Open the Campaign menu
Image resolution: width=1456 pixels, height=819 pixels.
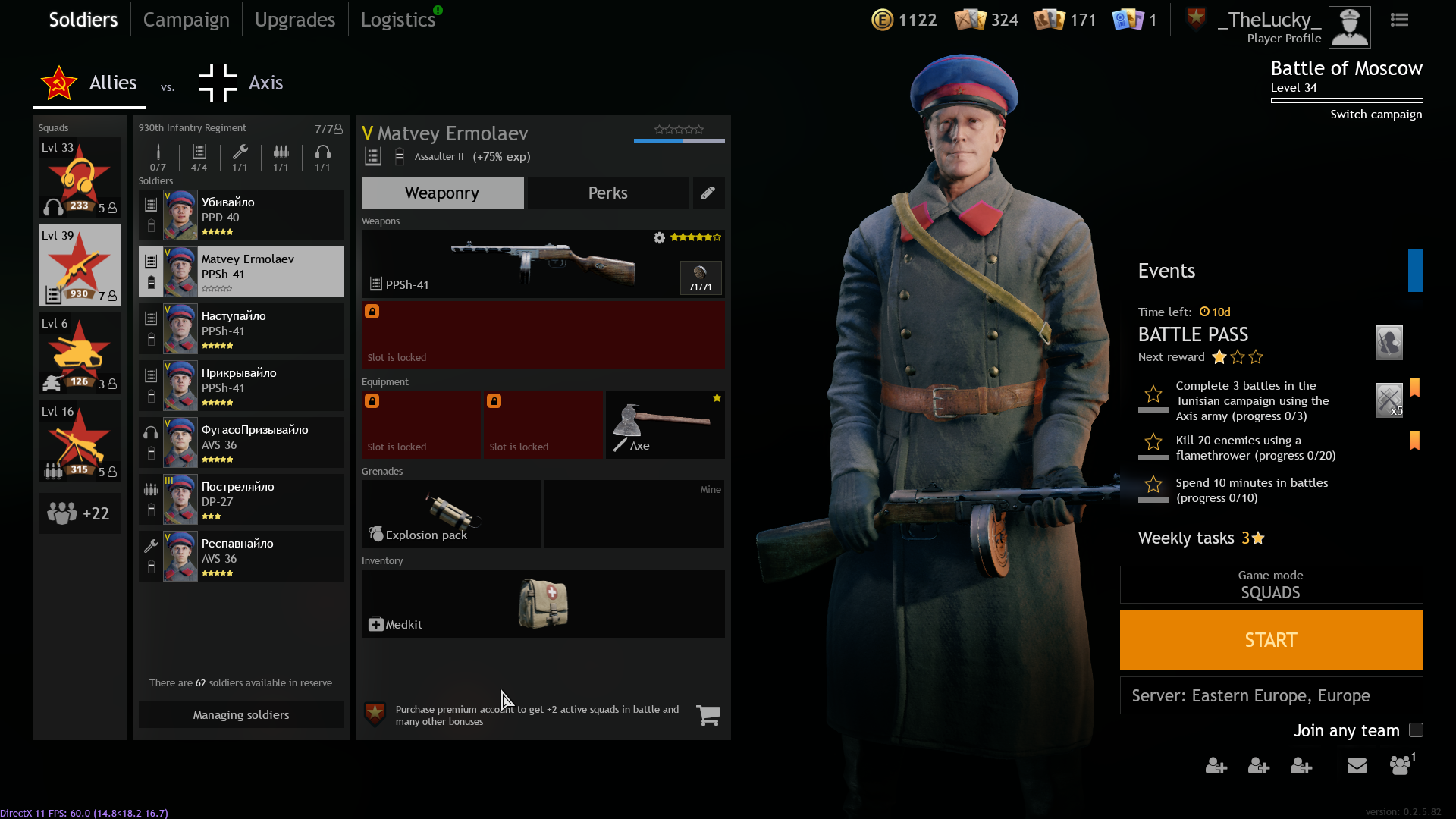[186, 20]
